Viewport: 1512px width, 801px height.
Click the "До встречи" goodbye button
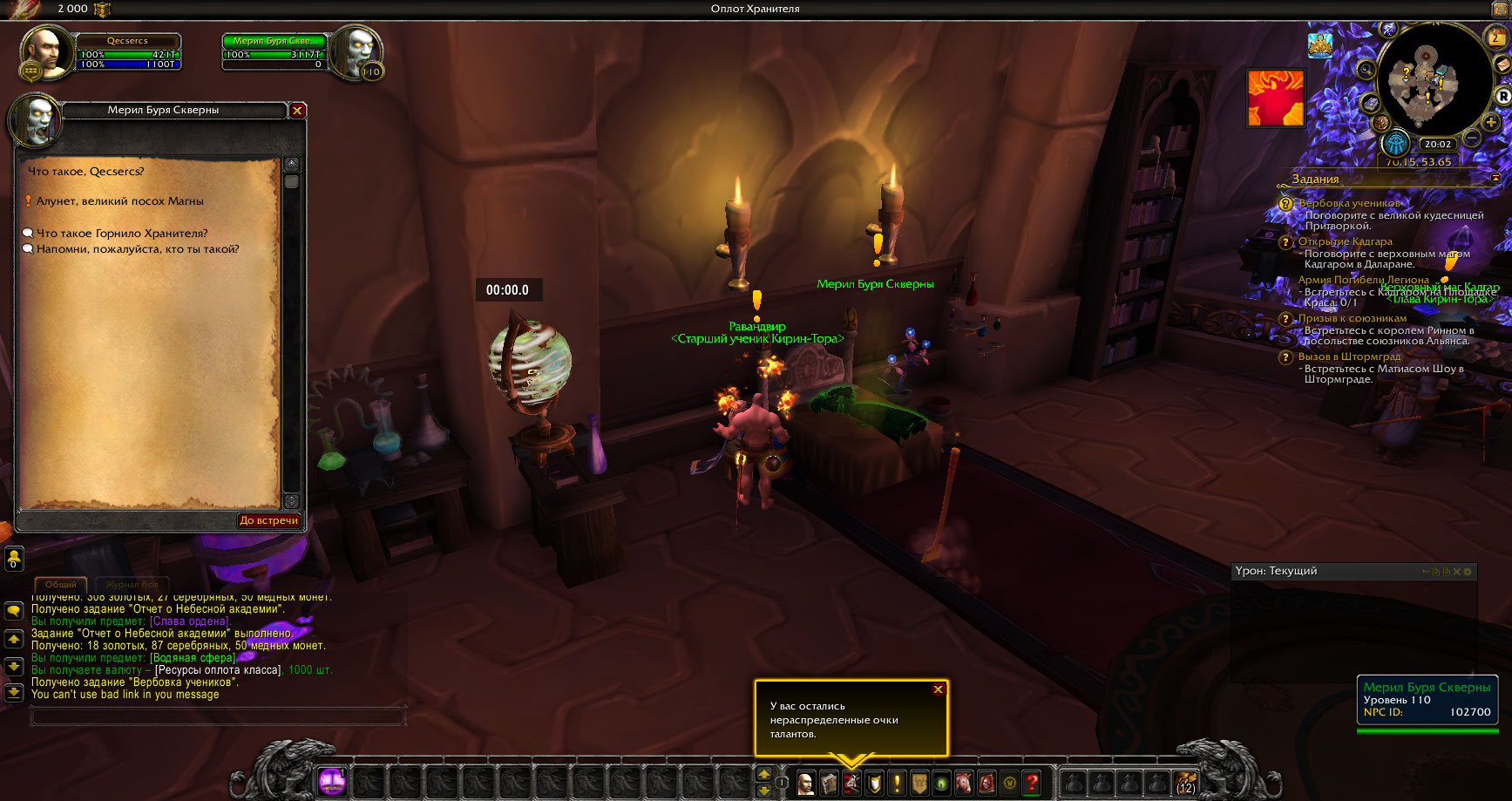pyautogui.click(x=268, y=520)
